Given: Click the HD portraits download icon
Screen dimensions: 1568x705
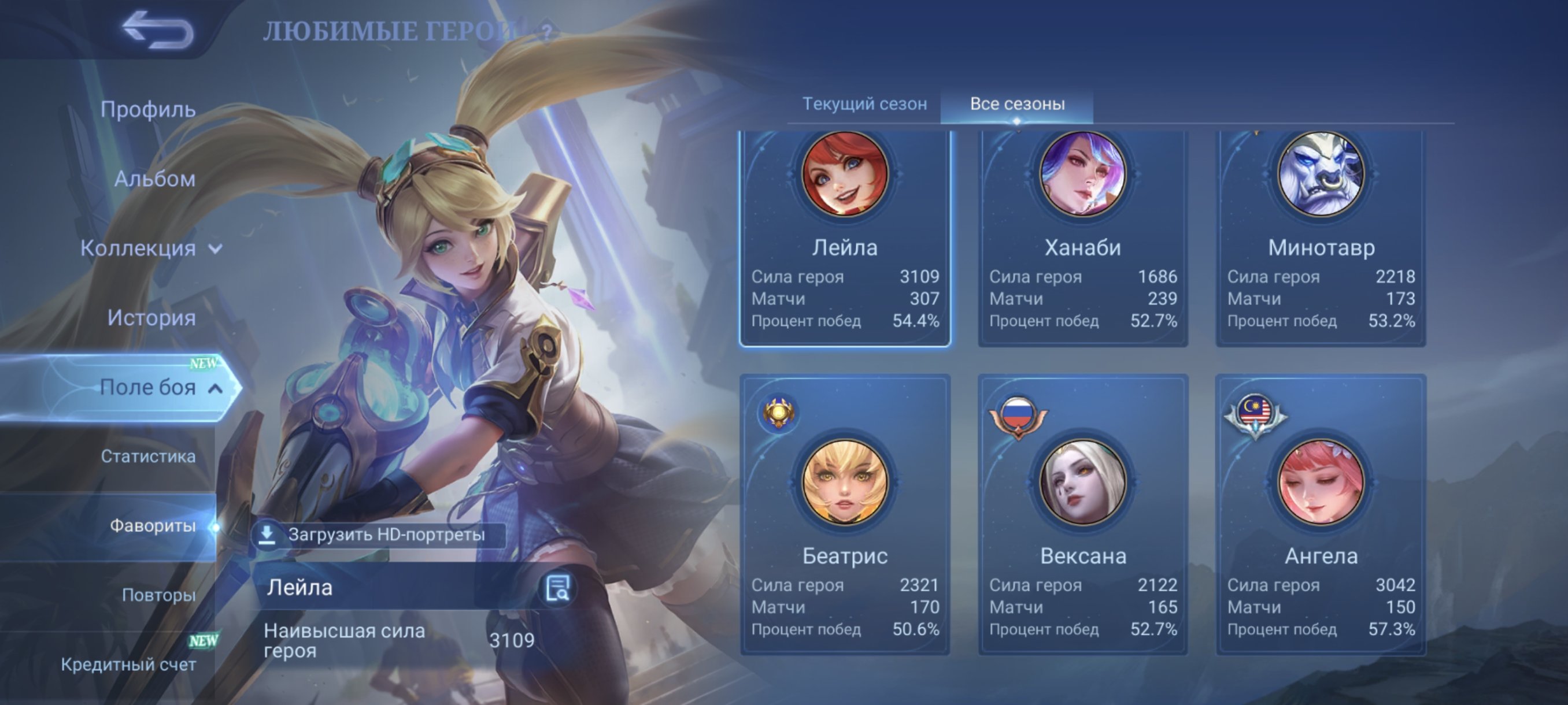Looking at the screenshot, I should (x=268, y=535).
